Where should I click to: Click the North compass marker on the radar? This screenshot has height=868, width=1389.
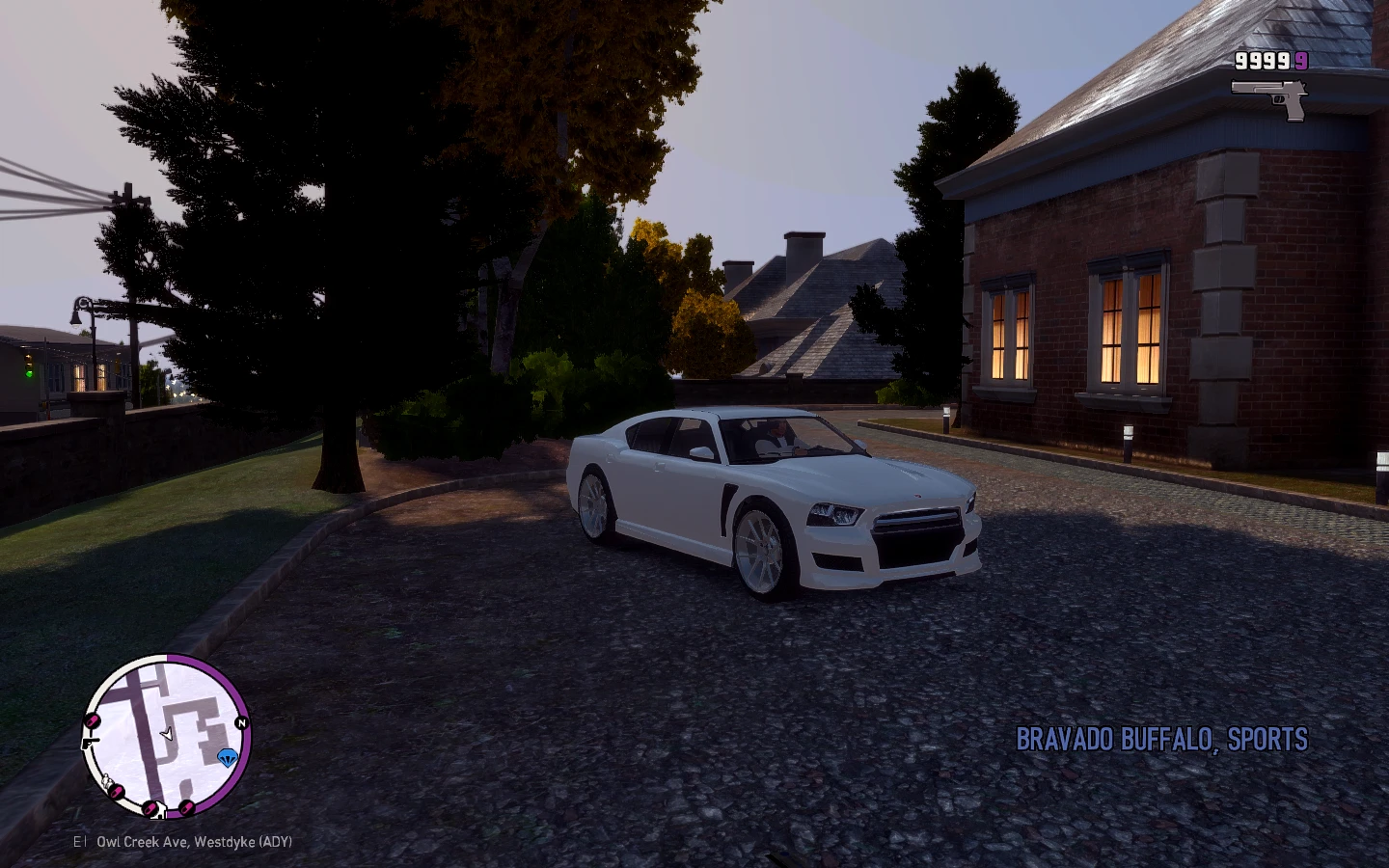click(x=242, y=722)
